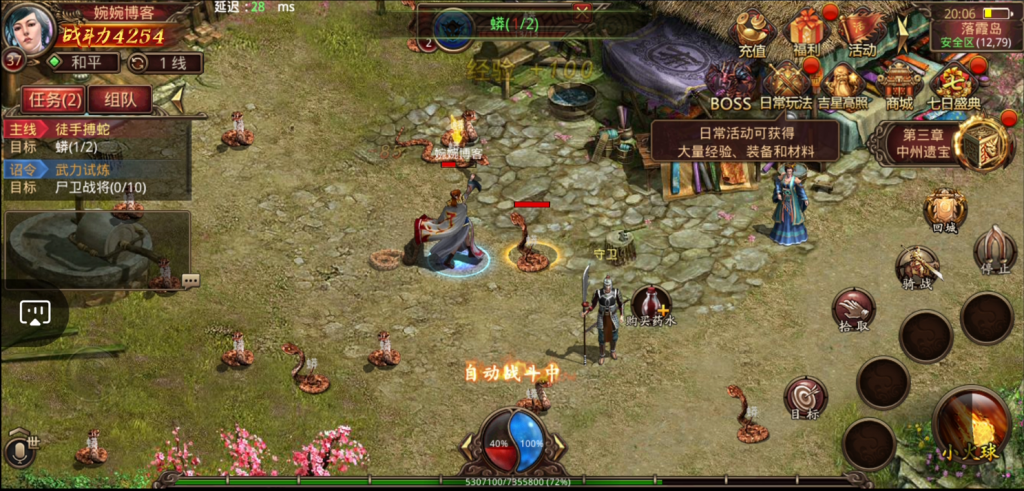This screenshot has width=1024, height=491.
Task: Tap the 购买药水 buy potion icon
Action: click(x=651, y=305)
